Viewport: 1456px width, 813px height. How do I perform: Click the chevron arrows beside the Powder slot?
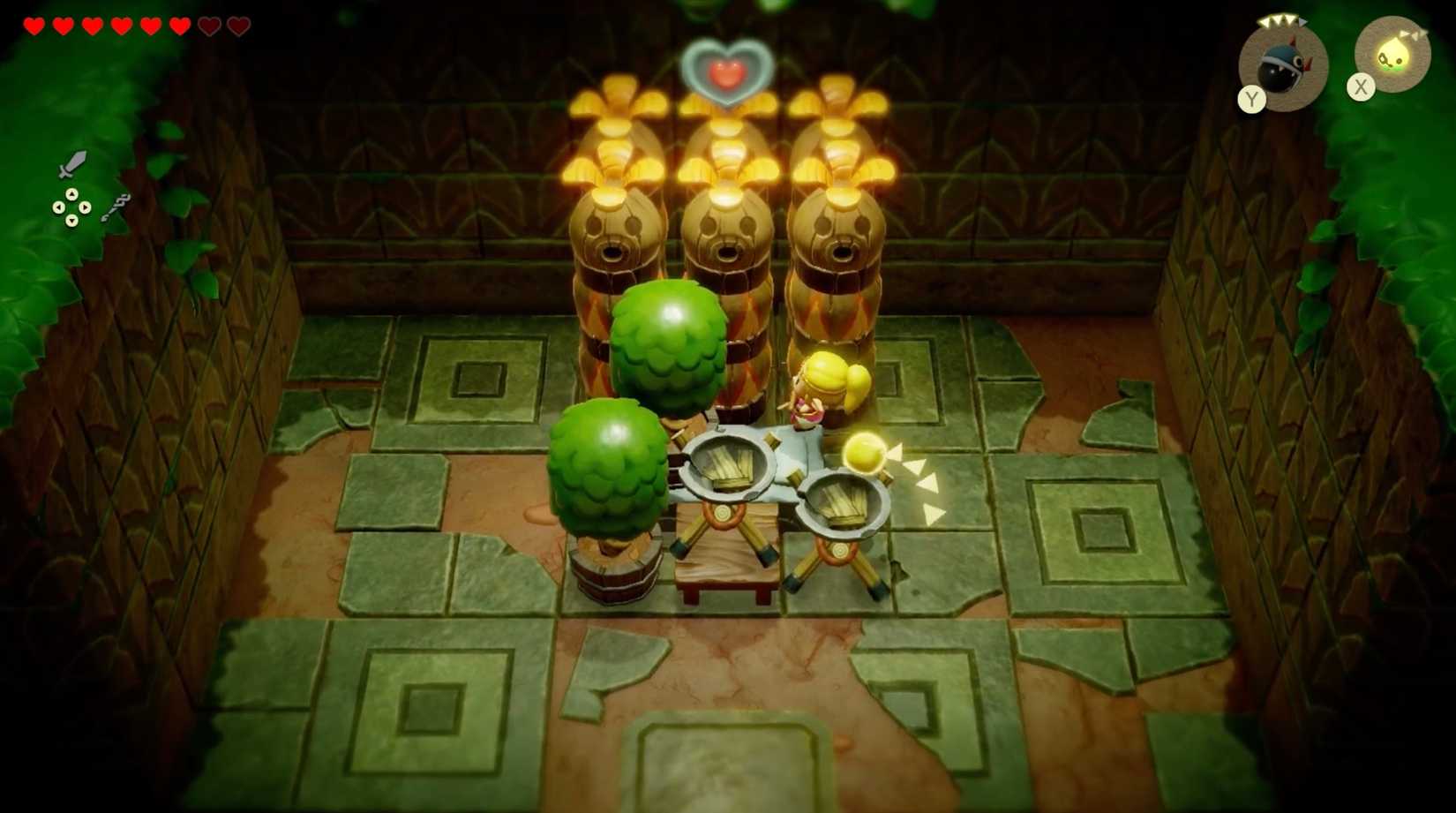(x=1413, y=35)
